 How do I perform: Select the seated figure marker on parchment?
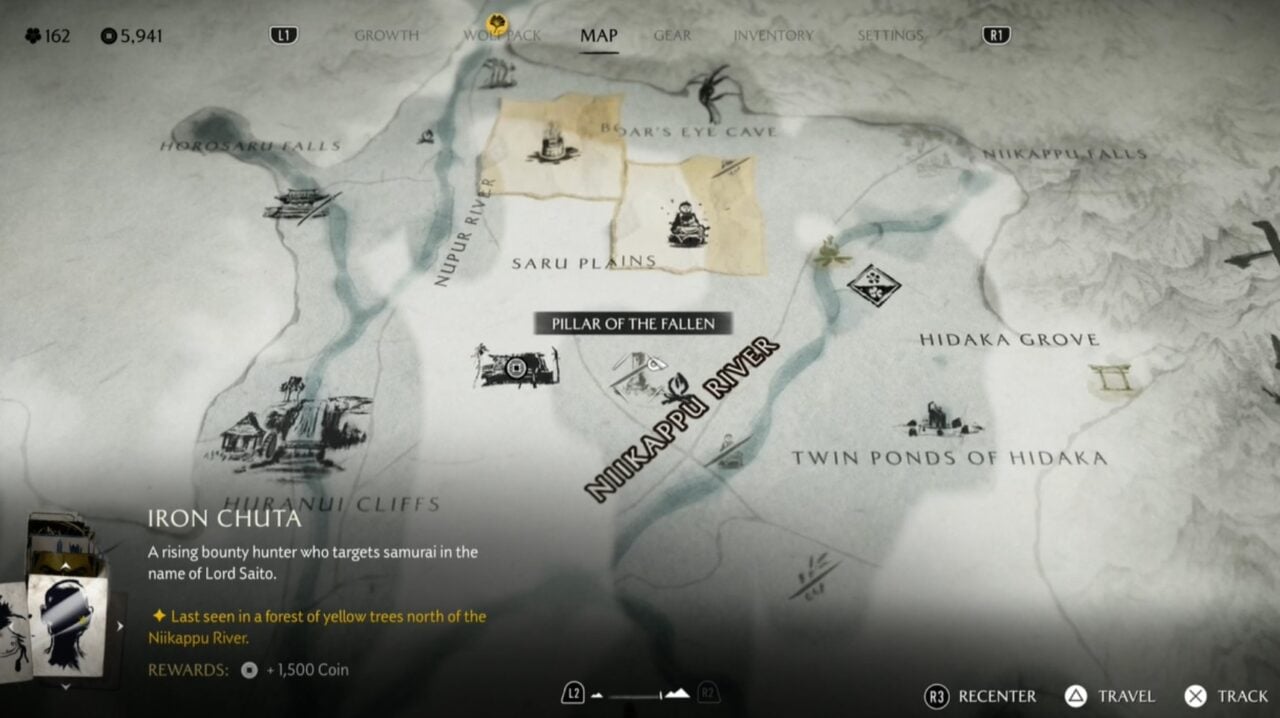(687, 225)
